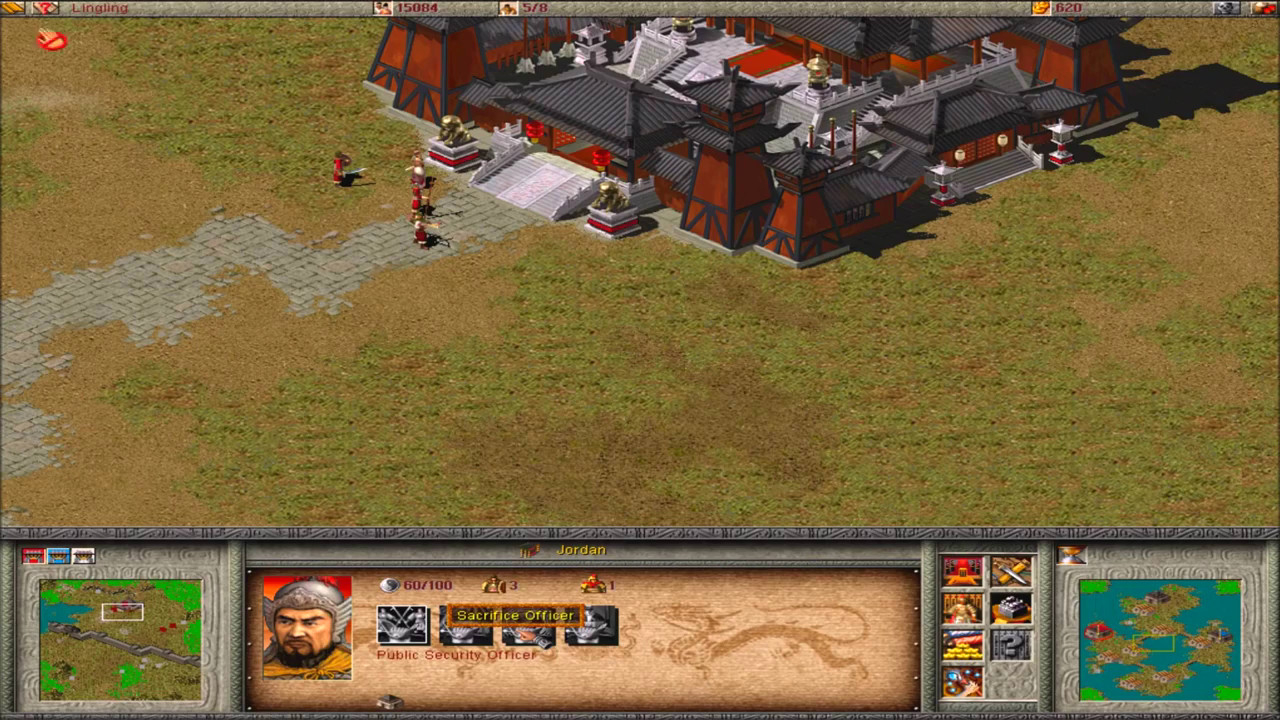Viewport: 1280px width, 720px height.
Task: Open the imperial seal icon
Action: tap(1011, 609)
